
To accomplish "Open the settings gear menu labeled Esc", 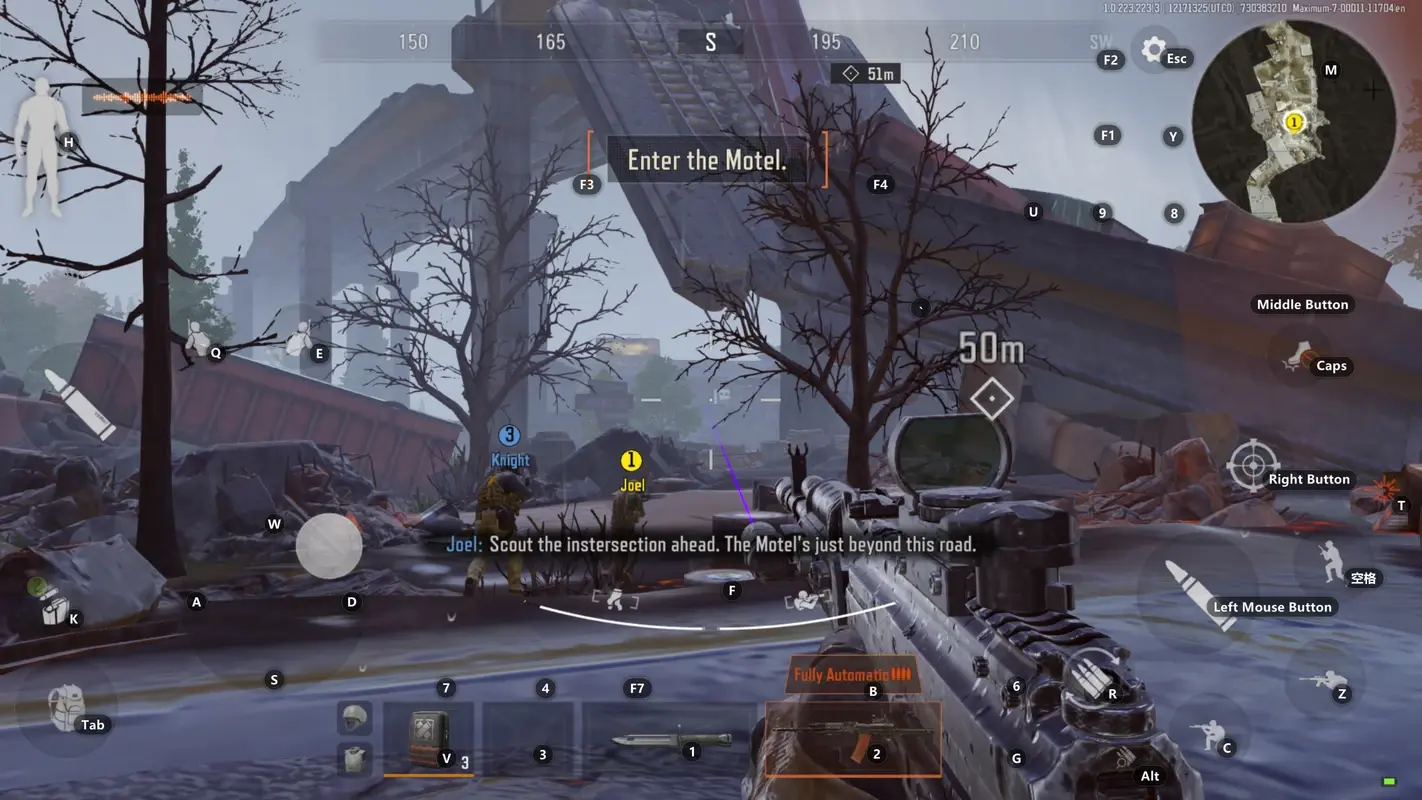I will click(x=1152, y=49).
